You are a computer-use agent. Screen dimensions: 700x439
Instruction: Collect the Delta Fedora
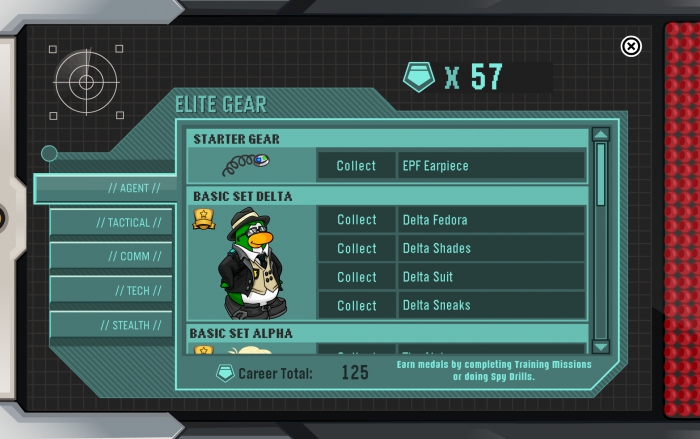356,220
